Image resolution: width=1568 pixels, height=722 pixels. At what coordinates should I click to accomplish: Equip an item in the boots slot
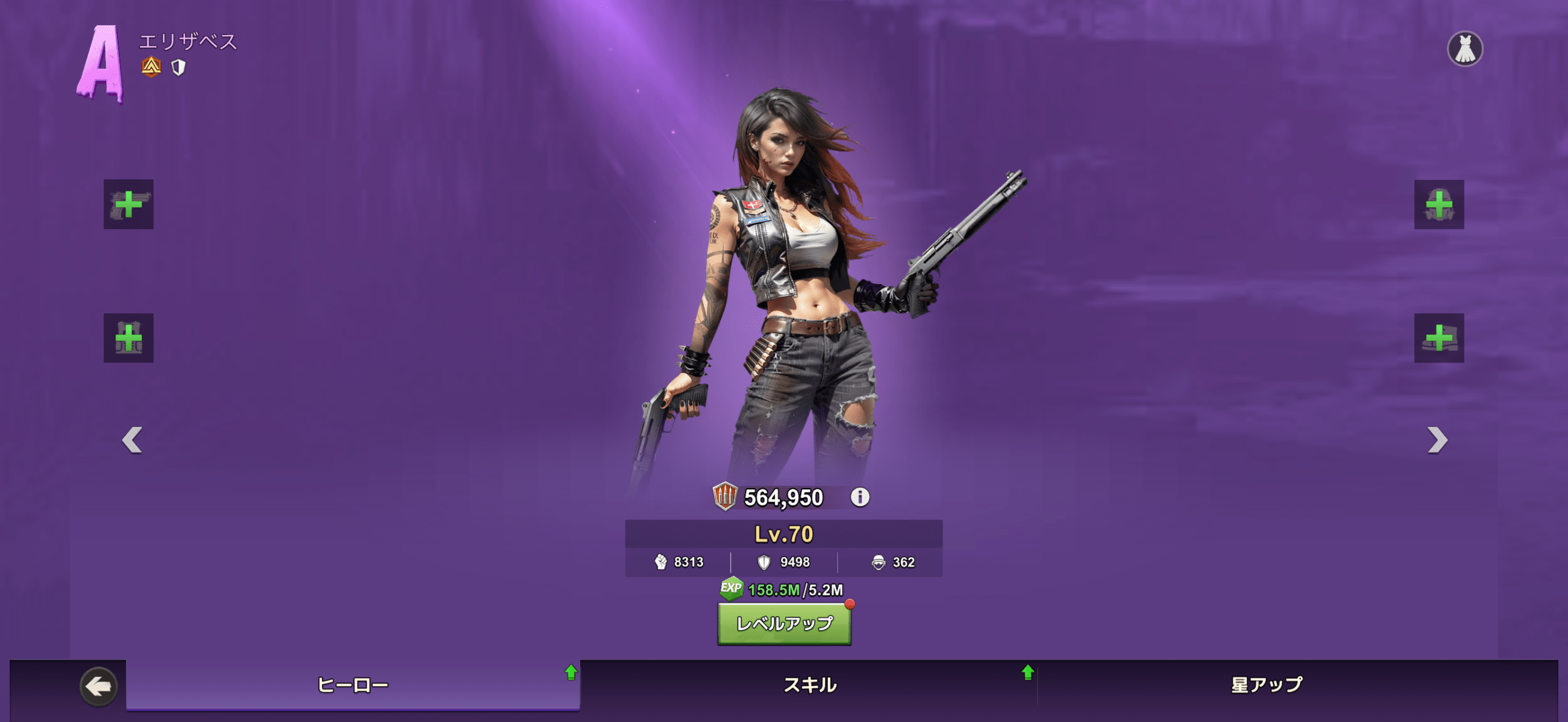tap(1439, 338)
